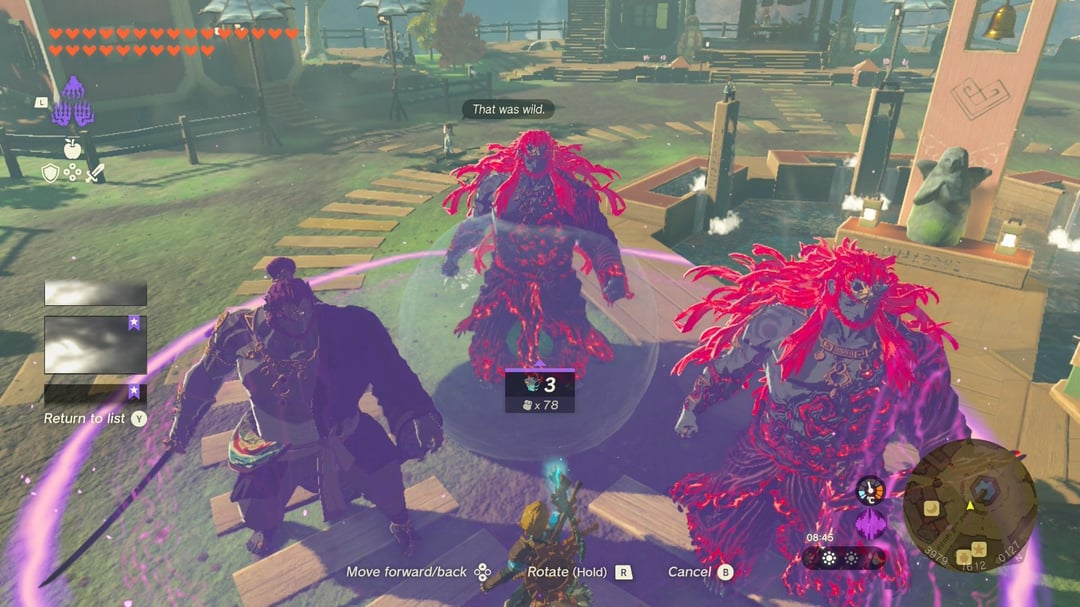Viewport: 1080px width, 607px height.
Task: Choose the shield equipment icon
Action: click(49, 173)
